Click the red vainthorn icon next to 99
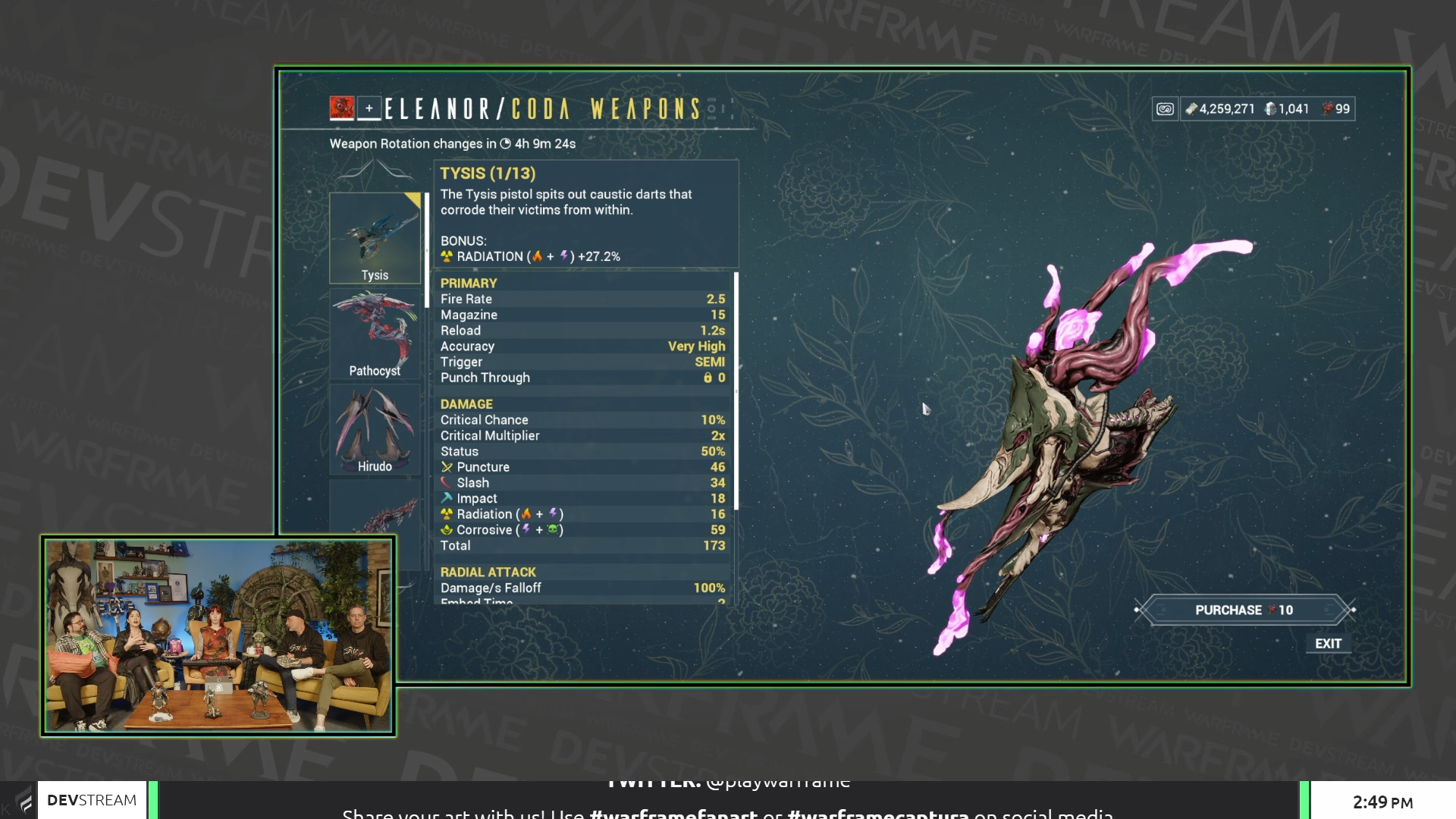1456x819 pixels. [1327, 109]
